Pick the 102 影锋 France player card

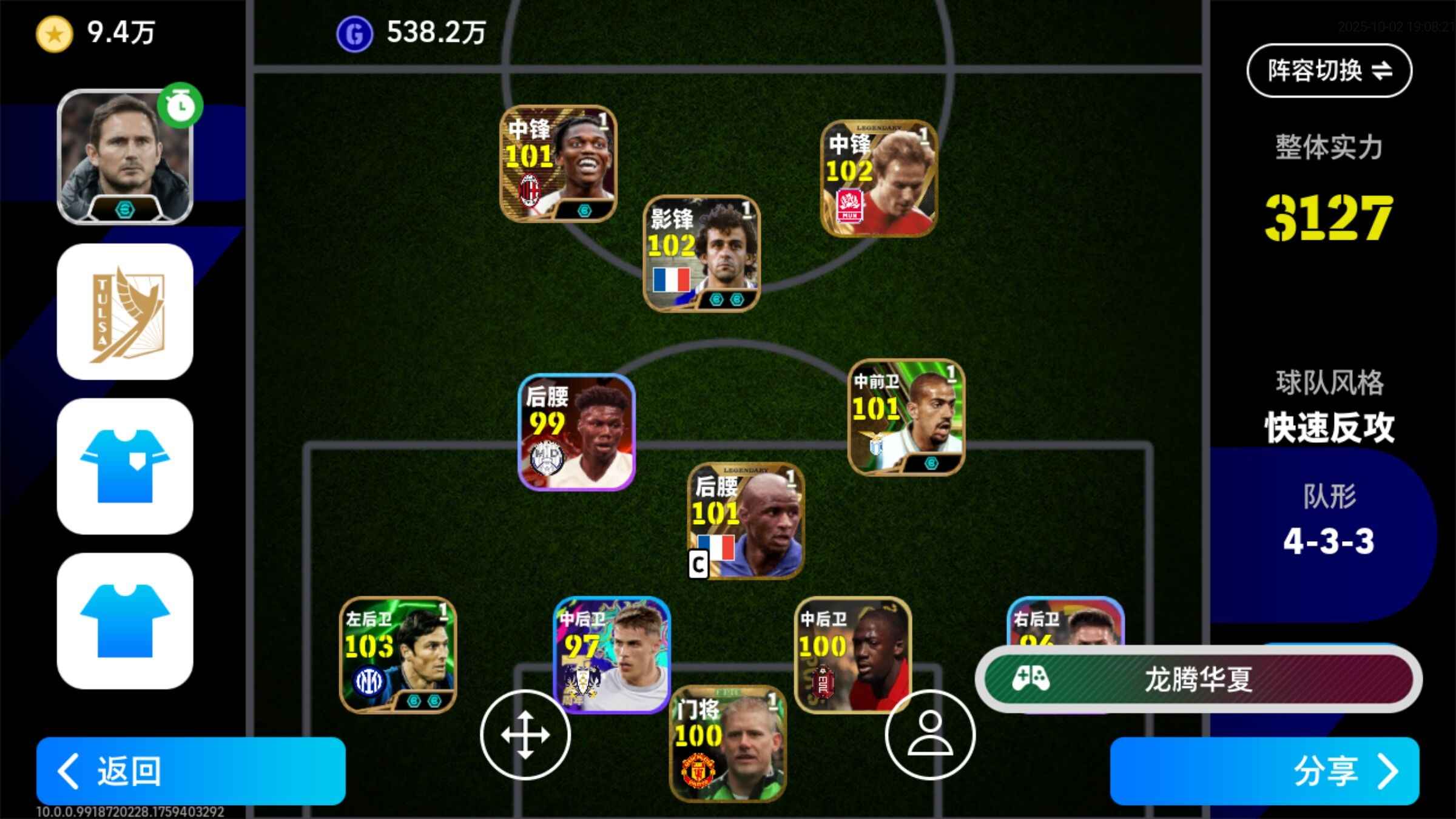701,253
